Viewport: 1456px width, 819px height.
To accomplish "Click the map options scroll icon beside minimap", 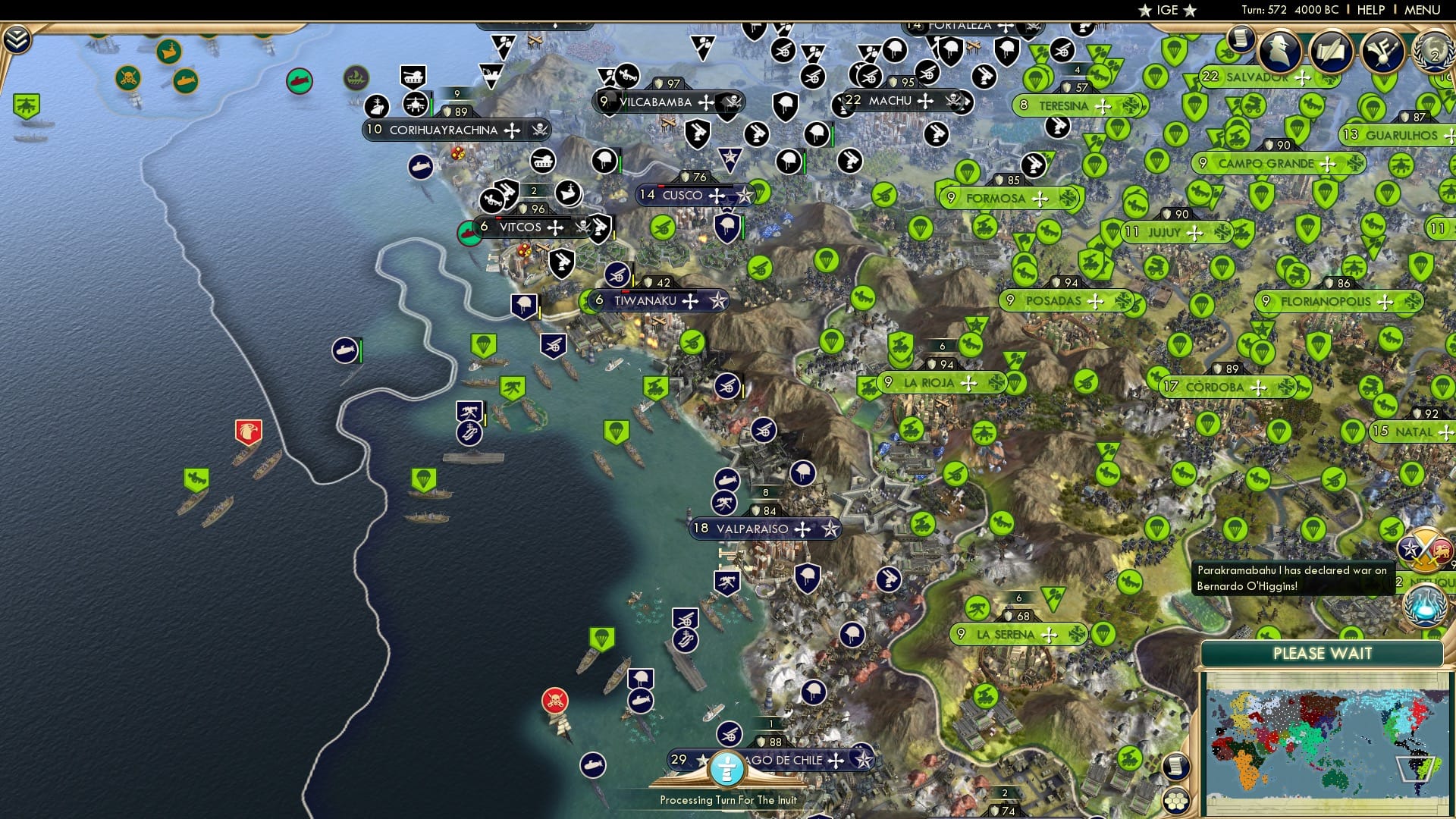I will point(1176,764).
